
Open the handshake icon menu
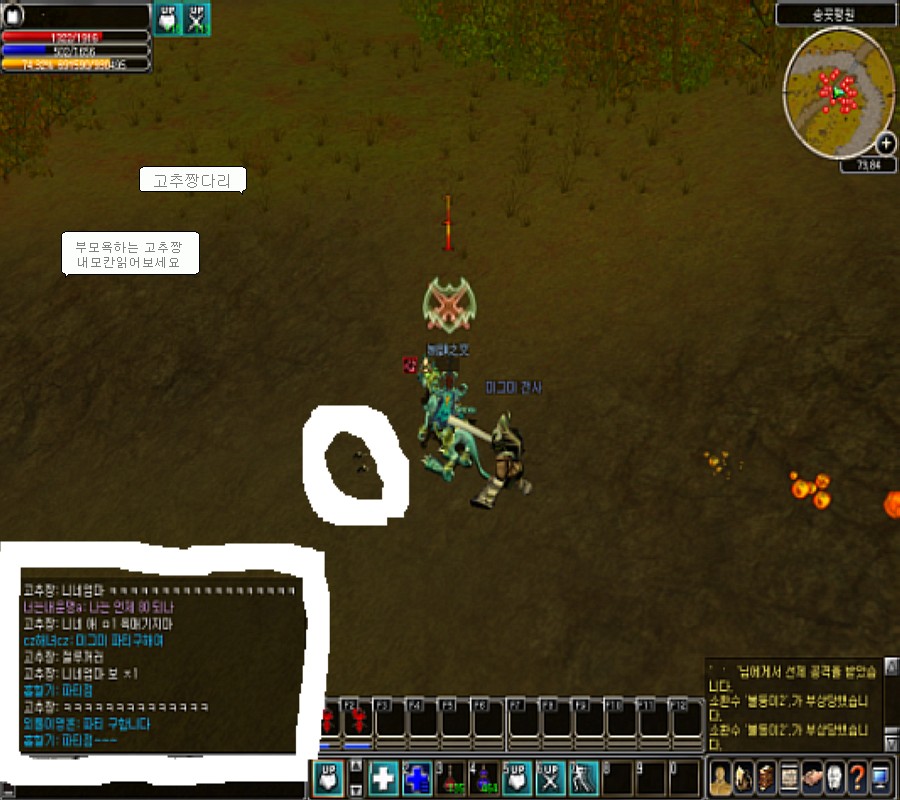point(812,777)
